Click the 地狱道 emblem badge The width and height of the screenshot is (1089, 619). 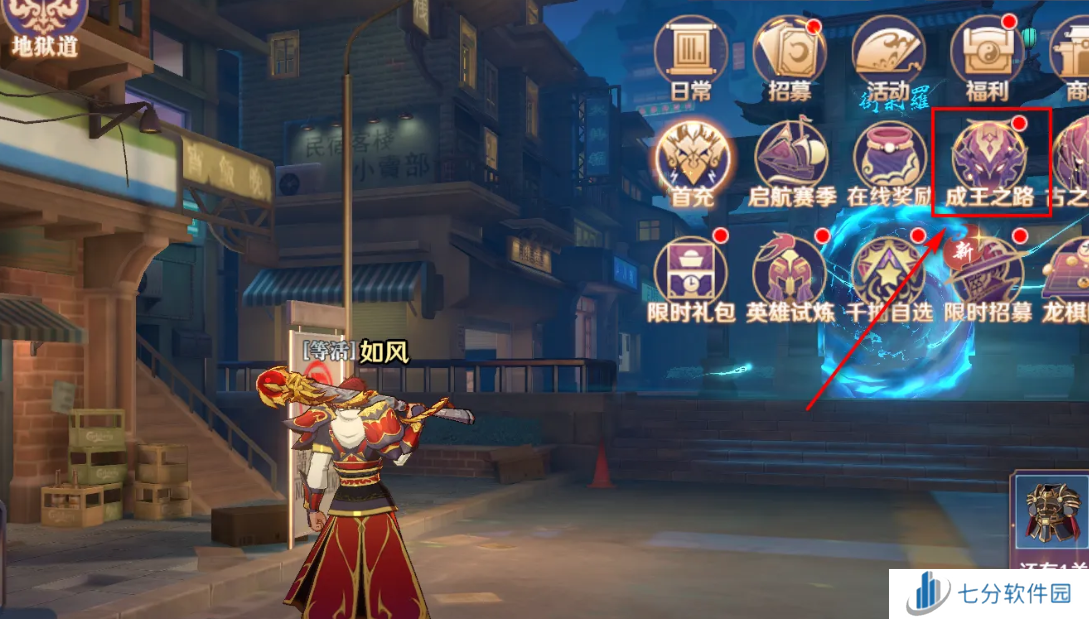(45, 22)
